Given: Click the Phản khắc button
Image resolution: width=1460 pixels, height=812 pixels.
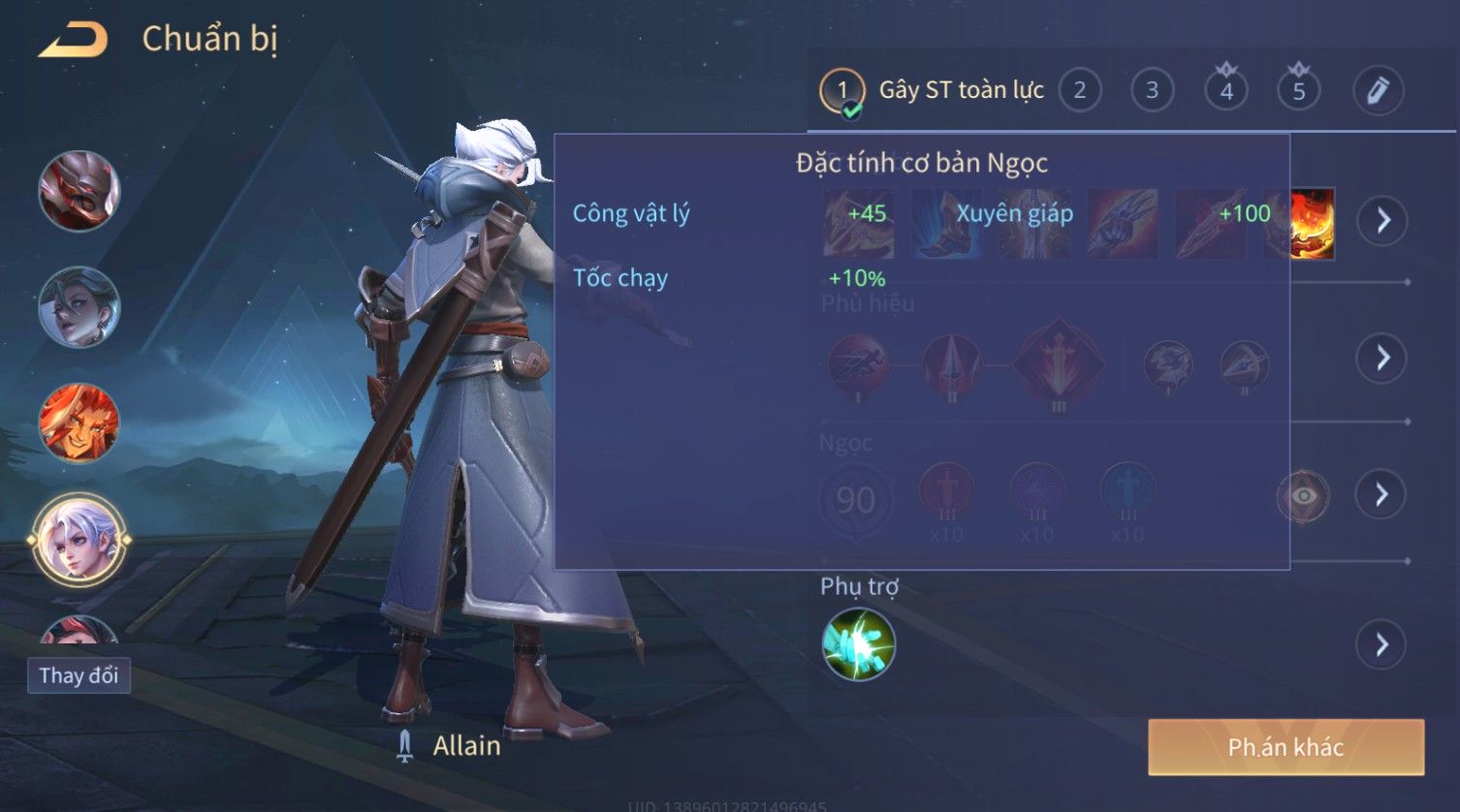Looking at the screenshot, I should pyautogui.click(x=1285, y=747).
